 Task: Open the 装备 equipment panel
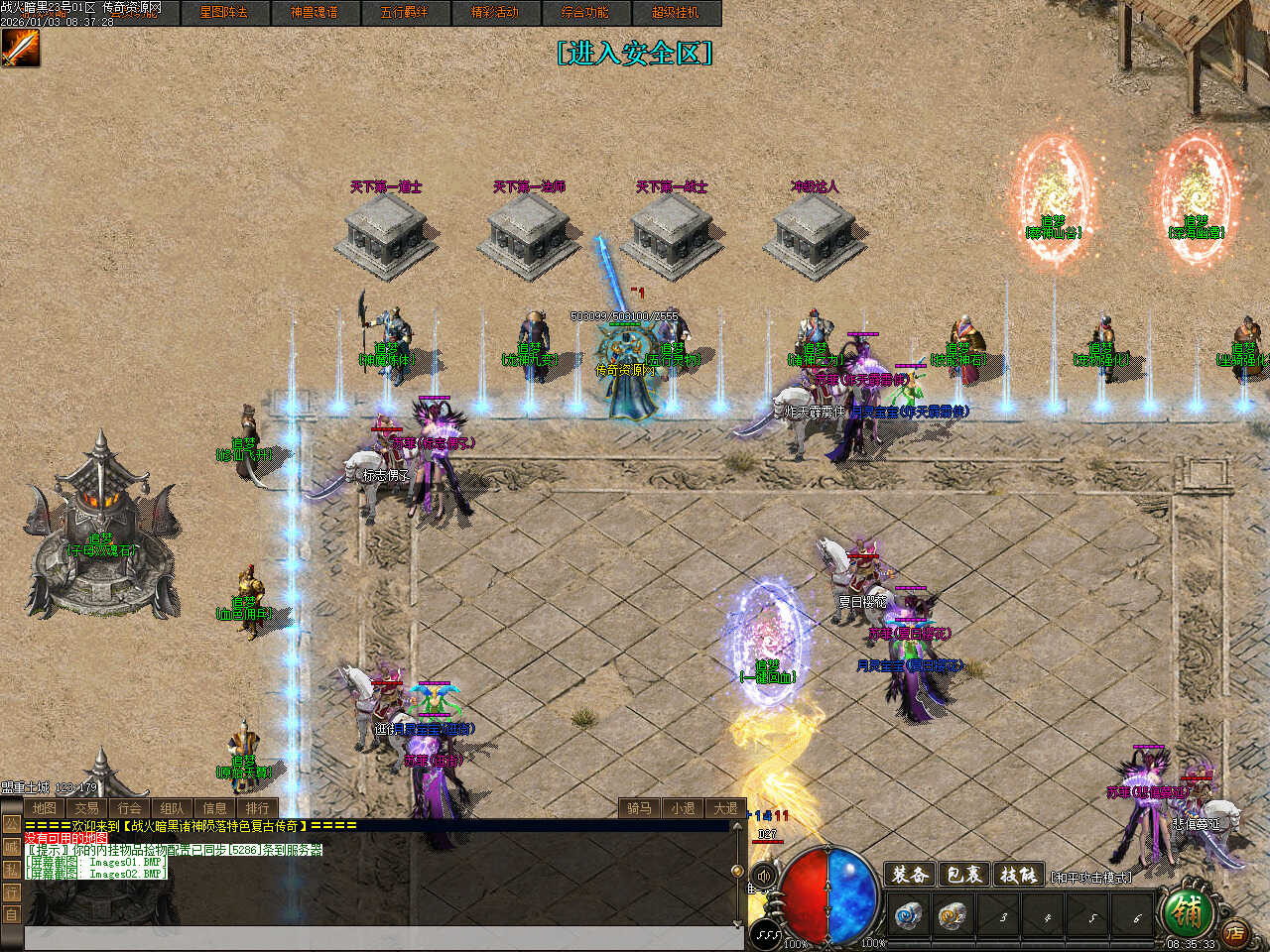coord(909,875)
